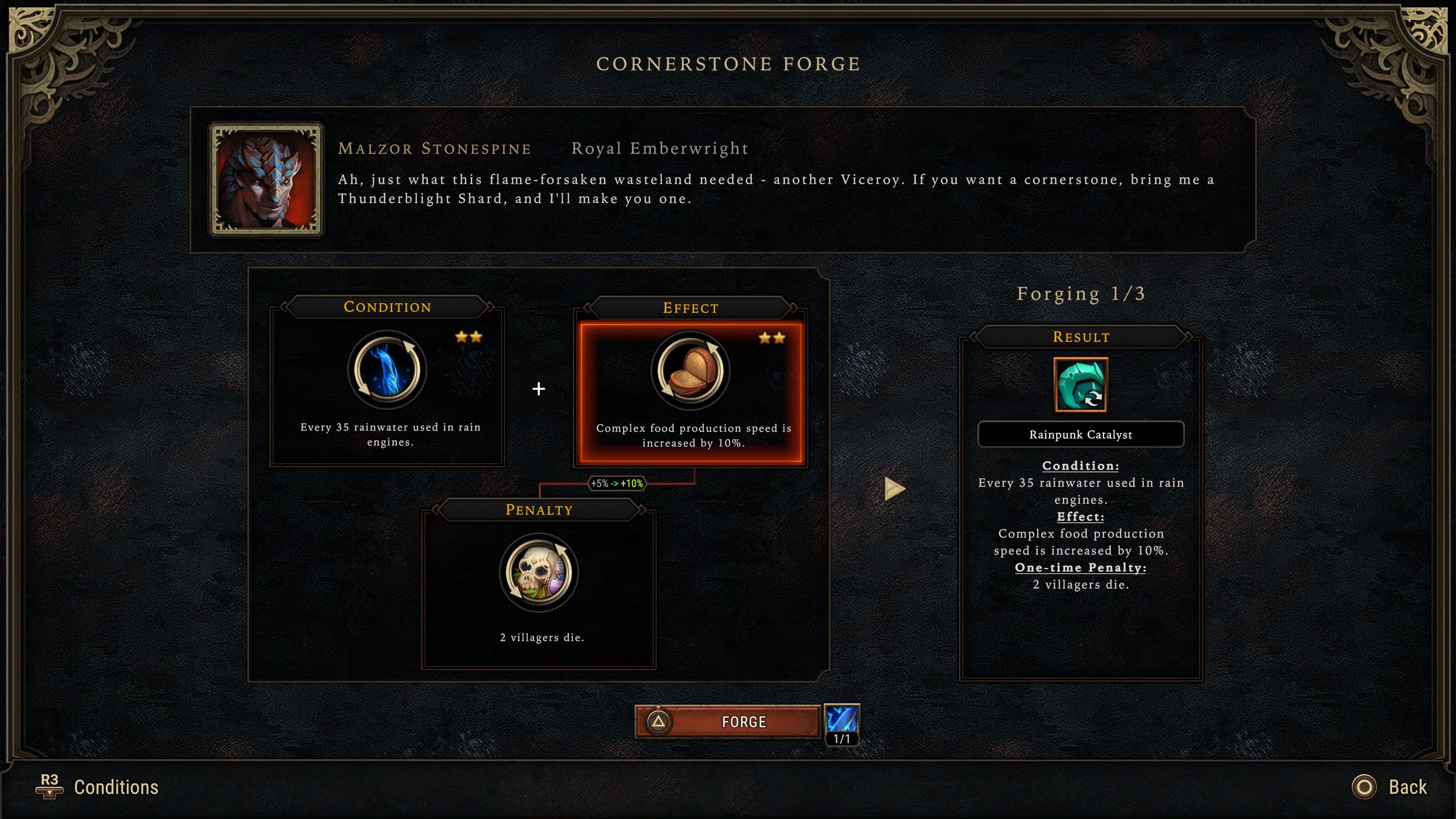This screenshot has width=1456, height=819.
Task: Choose the complex food Effect card
Action: [690, 393]
